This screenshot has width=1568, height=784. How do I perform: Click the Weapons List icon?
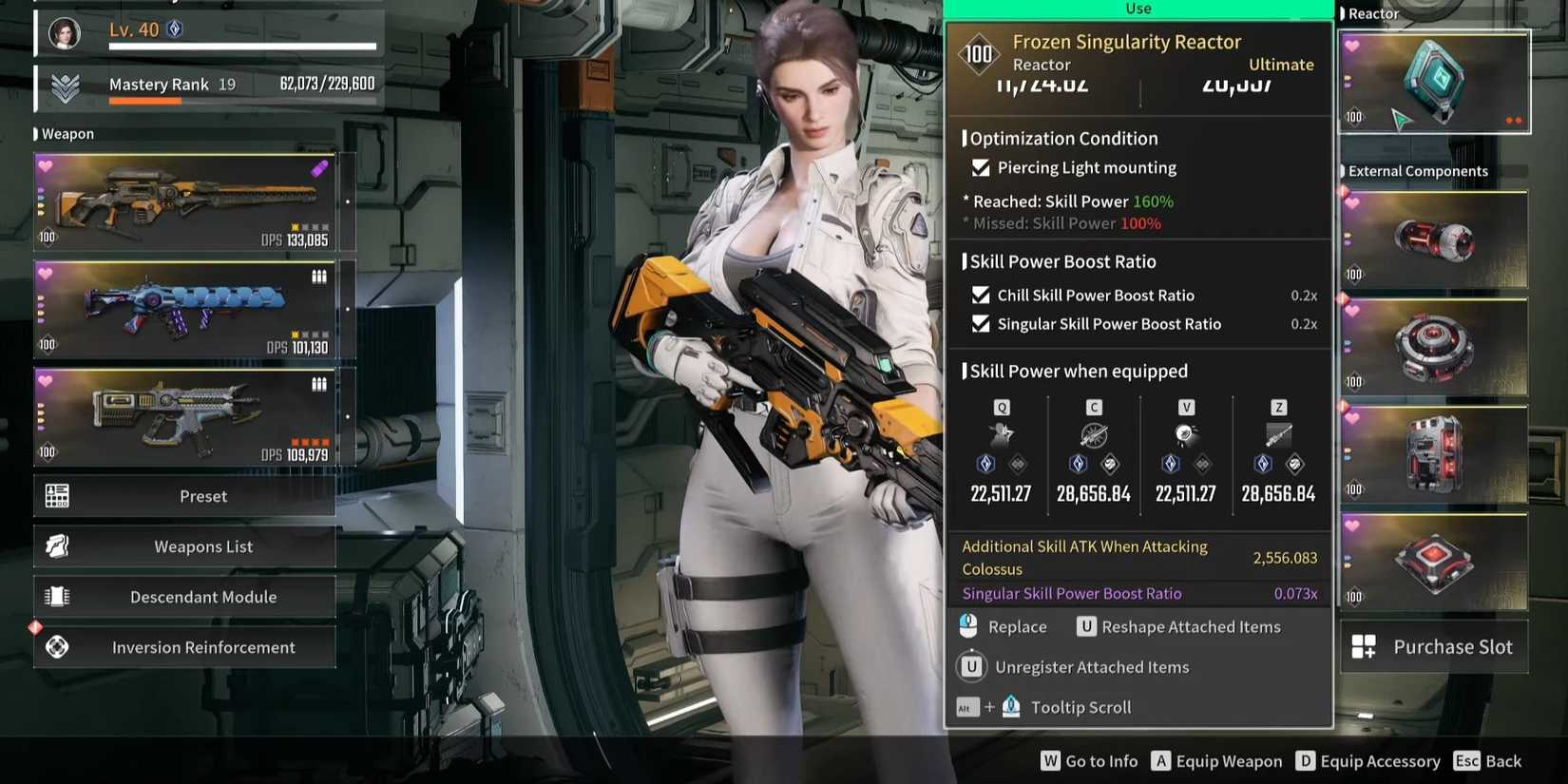tap(58, 545)
